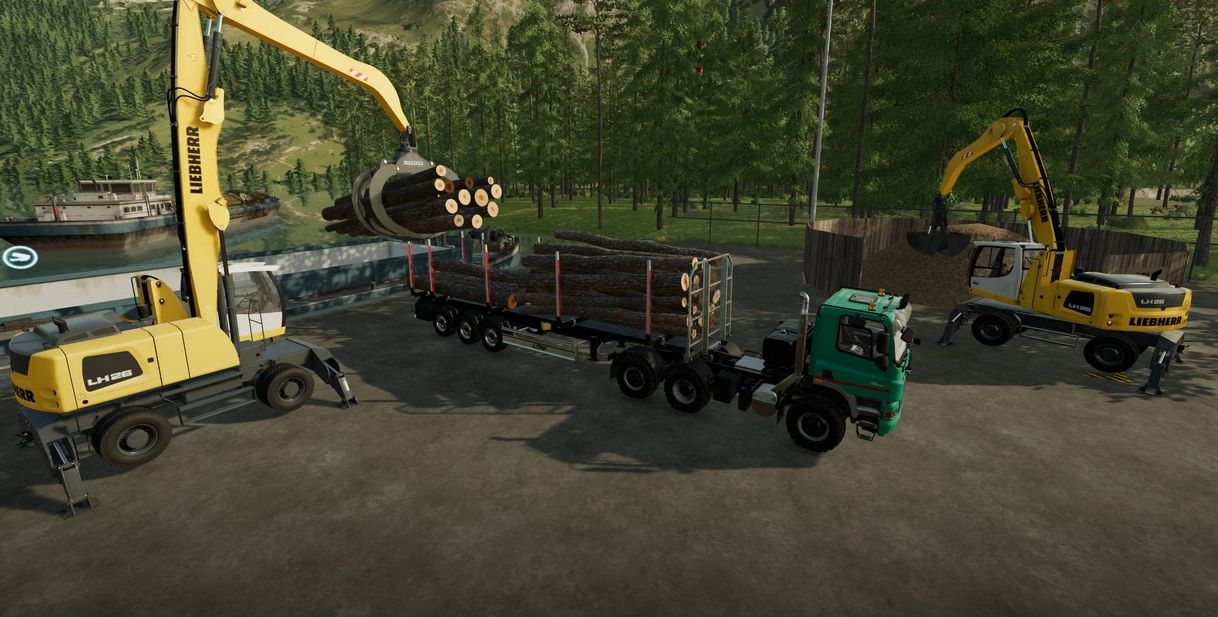
Task: Click the circular loading point marker icon
Action: pos(19,258)
